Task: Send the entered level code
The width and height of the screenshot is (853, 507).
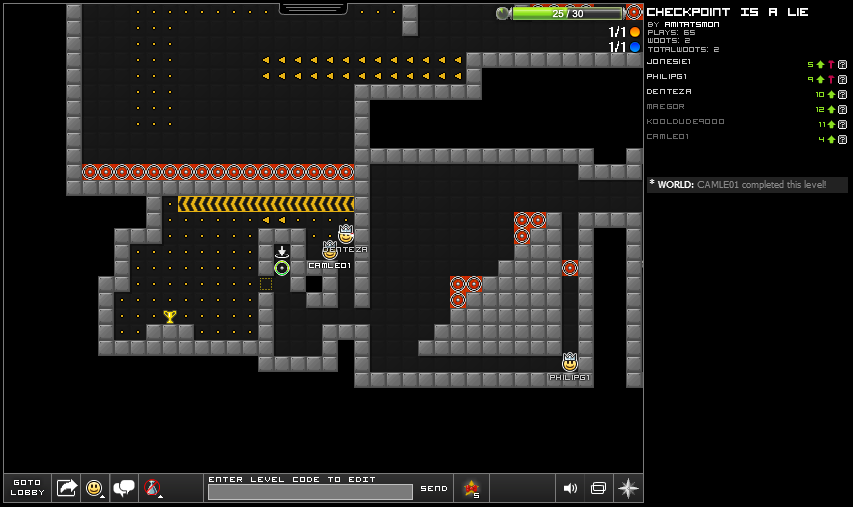Action: 434,488
